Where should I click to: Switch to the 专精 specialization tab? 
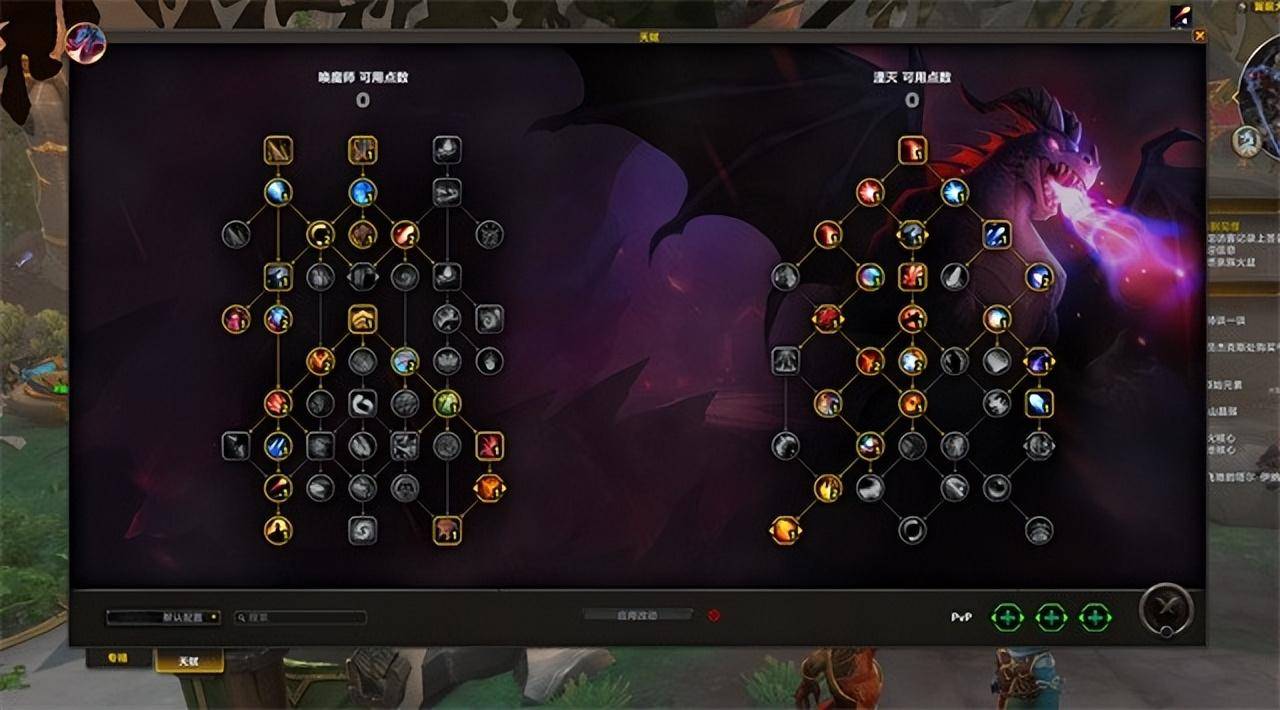coord(119,659)
